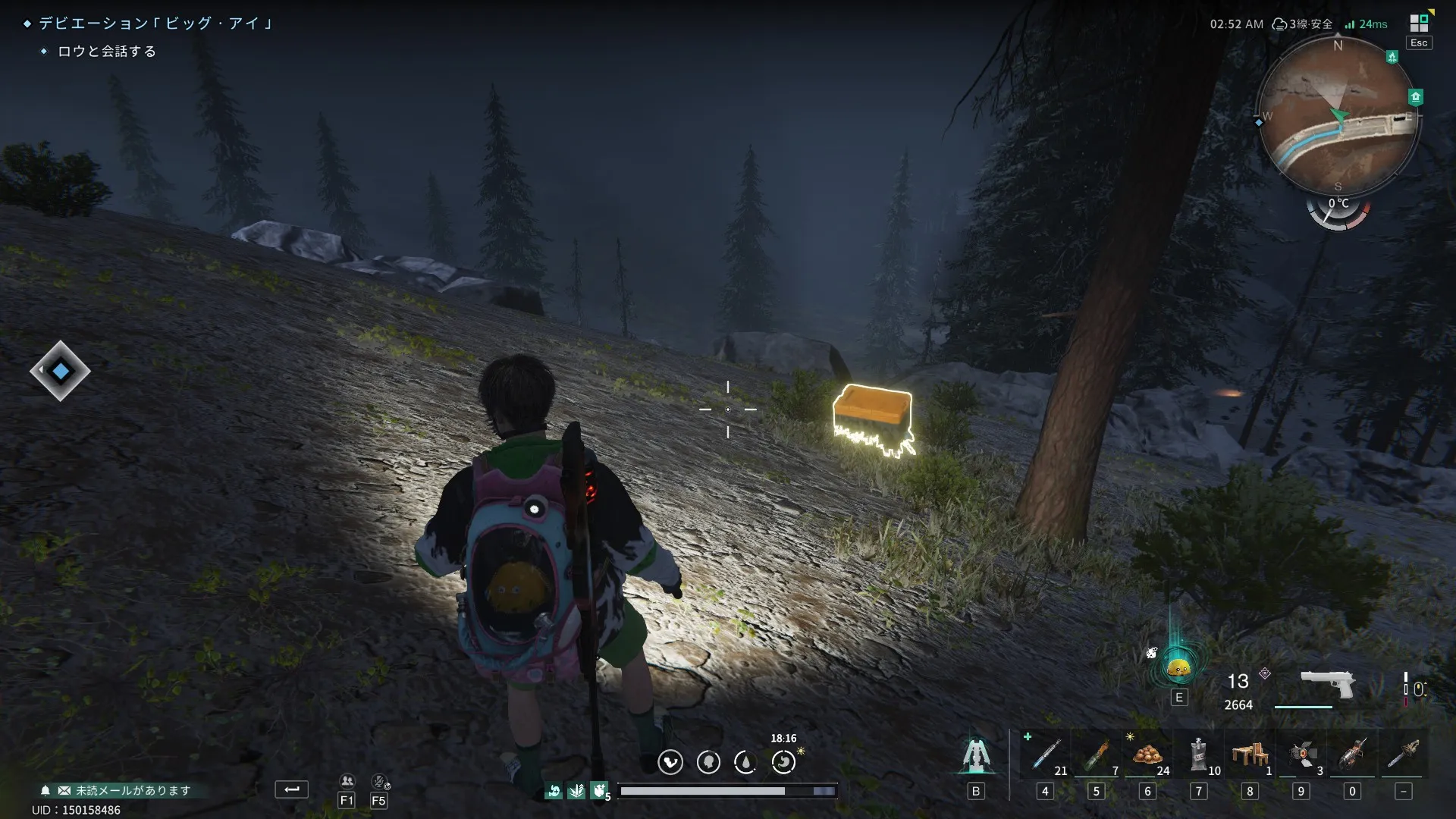The height and width of the screenshot is (819, 1456).
Task: Open the team members icon
Action: click(347, 781)
